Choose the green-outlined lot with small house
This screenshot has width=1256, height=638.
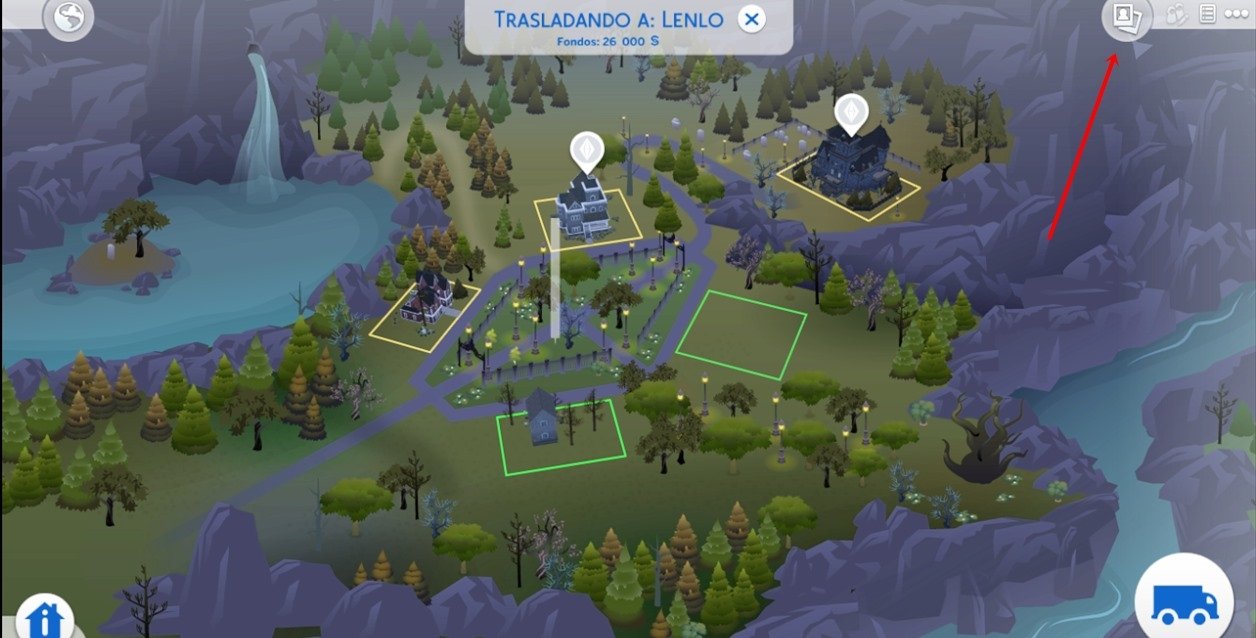click(560, 436)
